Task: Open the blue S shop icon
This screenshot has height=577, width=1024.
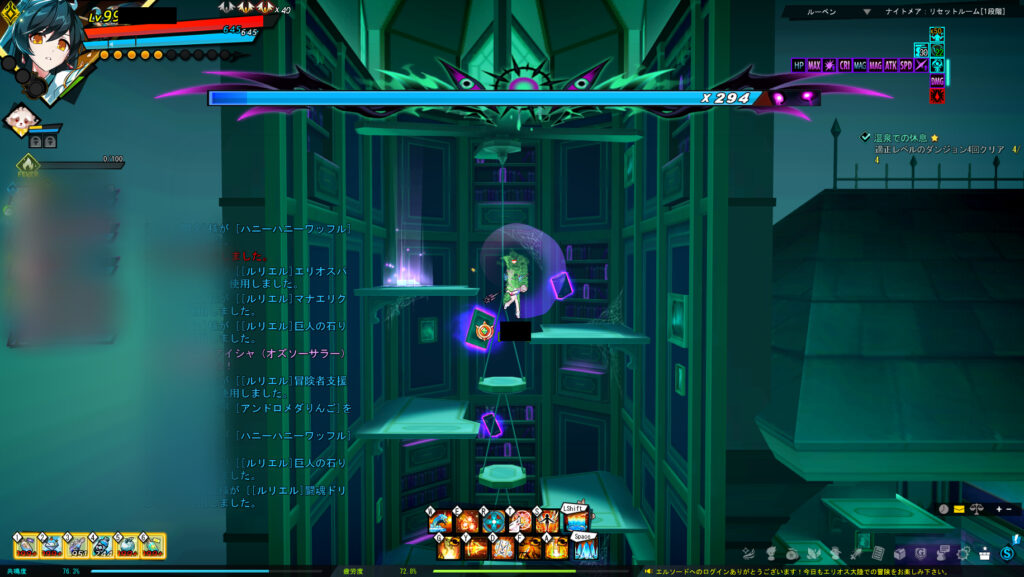Action: point(1007,553)
